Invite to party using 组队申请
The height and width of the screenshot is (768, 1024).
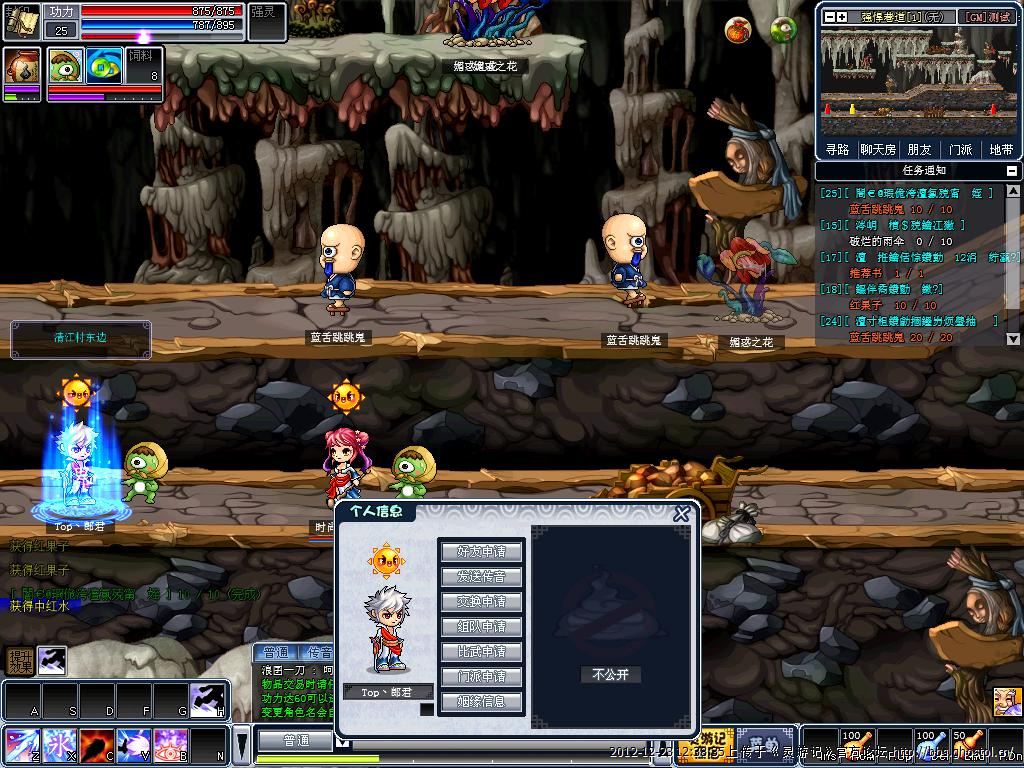(x=481, y=627)
